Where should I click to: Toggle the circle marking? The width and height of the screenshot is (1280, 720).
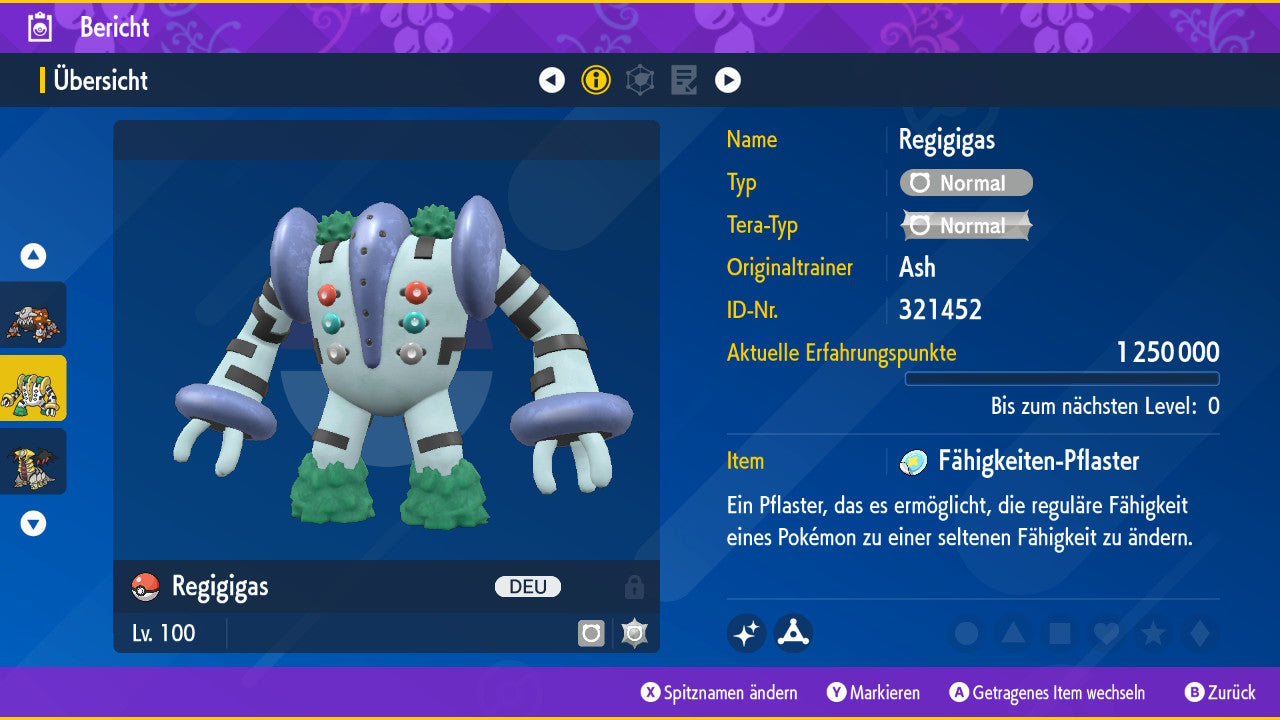coord(966,633)
